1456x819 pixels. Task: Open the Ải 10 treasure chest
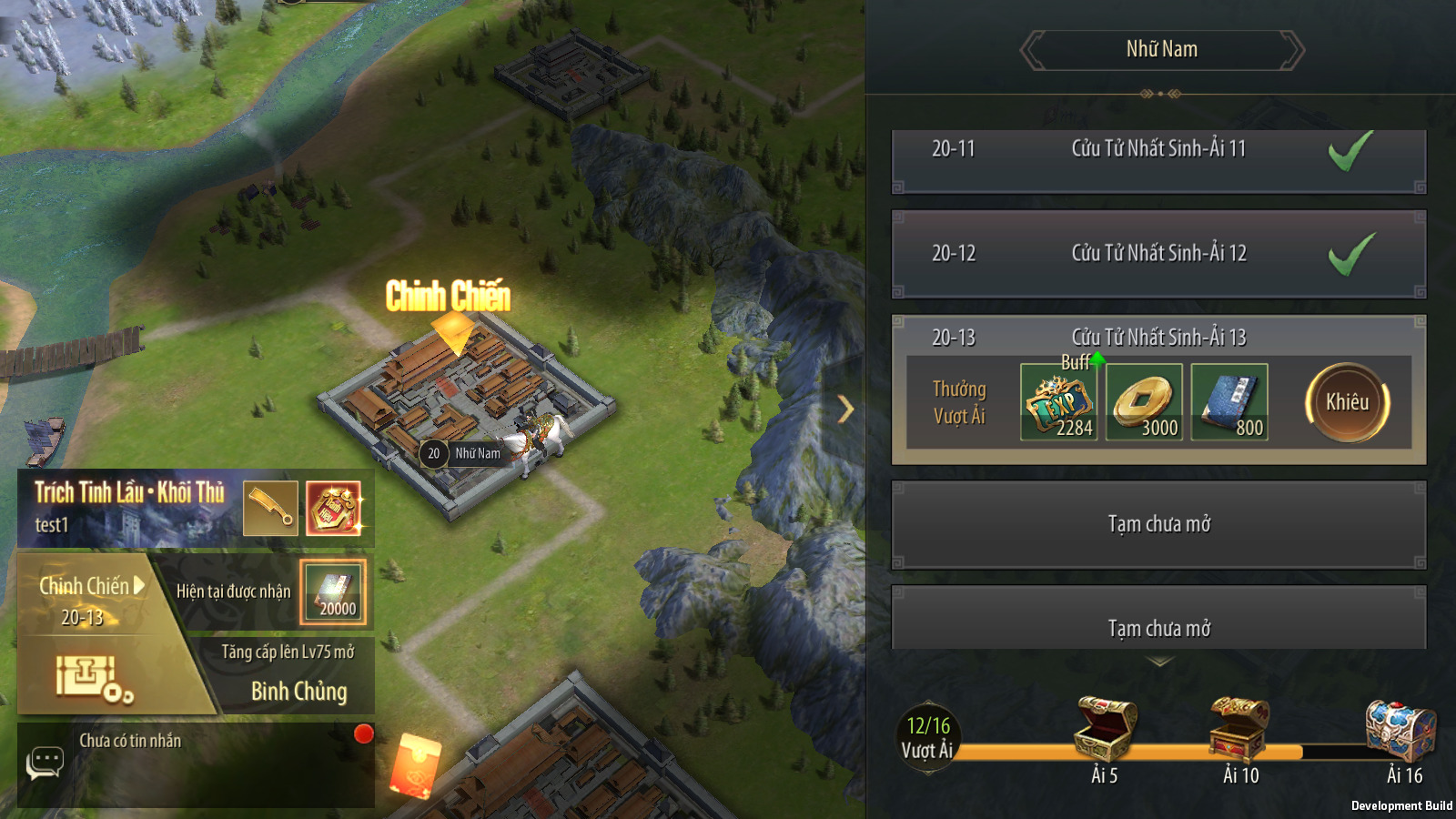click(1239, 730)
